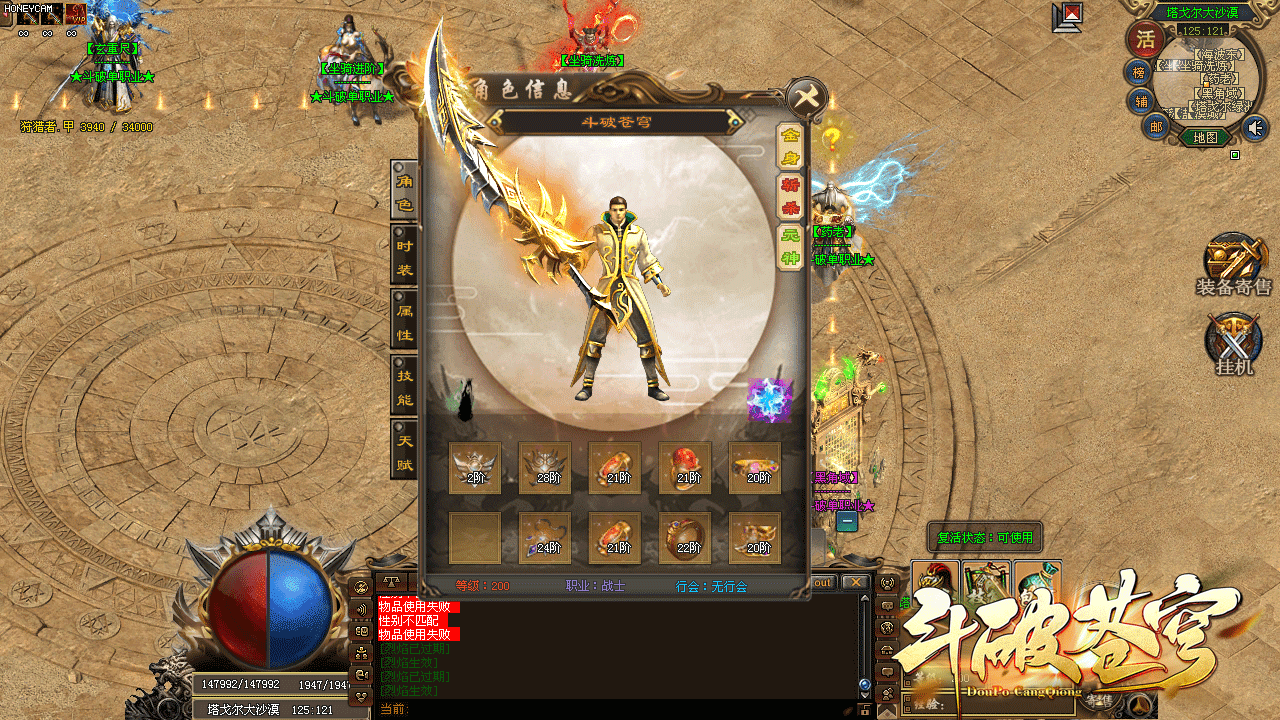
Task: Toggle the sound speaker button
Action: [1254, 128]
